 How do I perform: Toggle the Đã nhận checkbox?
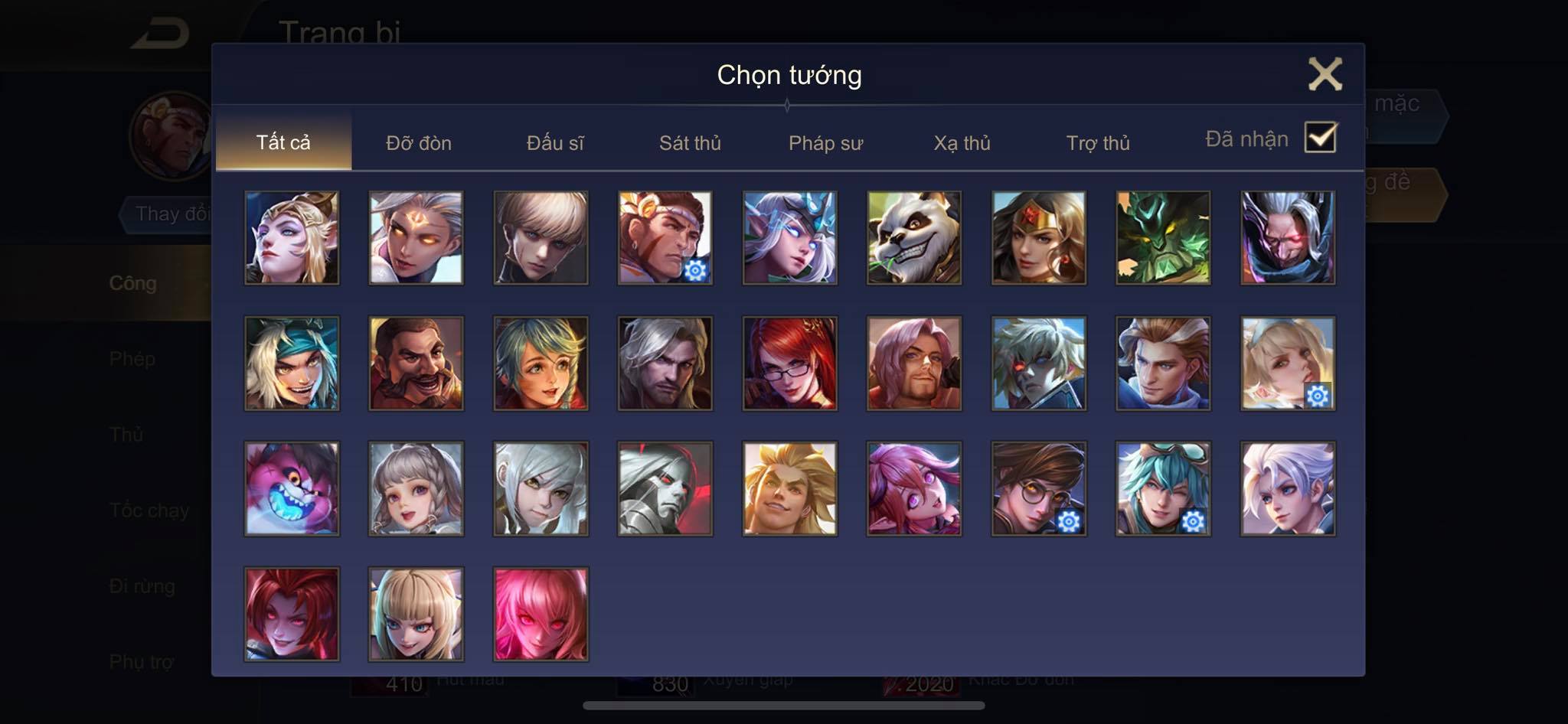(1321, 138)
